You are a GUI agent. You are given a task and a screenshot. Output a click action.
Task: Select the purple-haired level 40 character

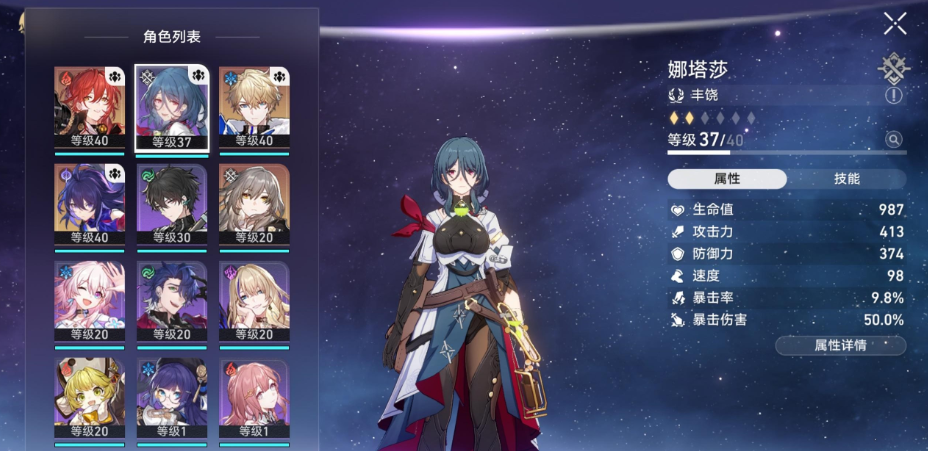[x=90, y=204]
